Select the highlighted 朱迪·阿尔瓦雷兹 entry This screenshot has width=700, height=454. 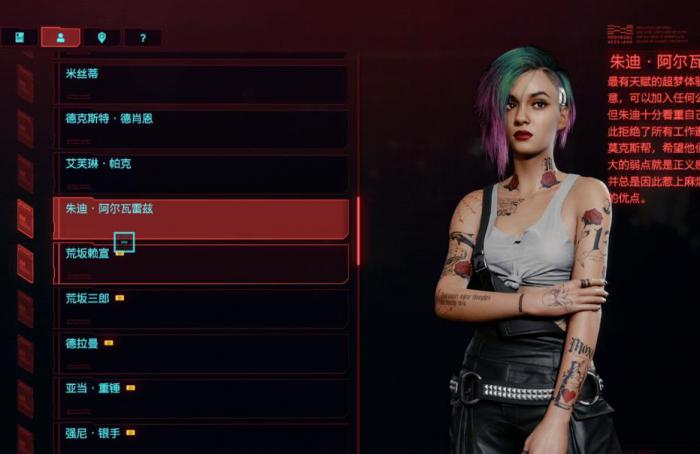(x=200, y=218)
